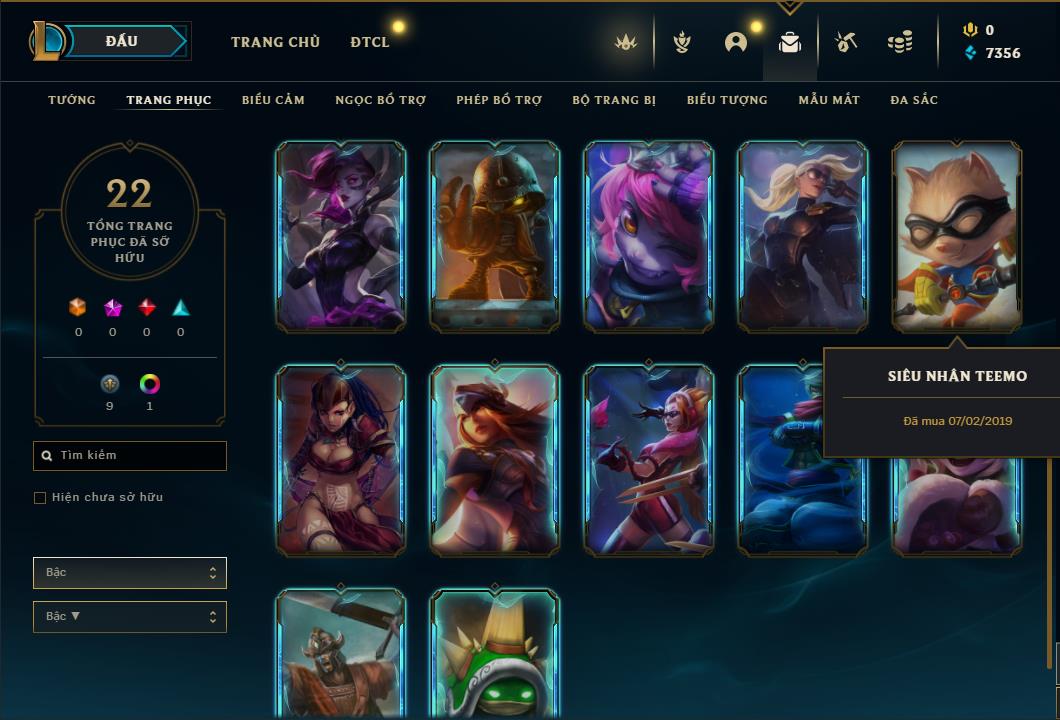The width and height of the screenshot is (1060, 720).
Task: Go to the TRANG CHỦ home page
Action: tap(275, 42)
